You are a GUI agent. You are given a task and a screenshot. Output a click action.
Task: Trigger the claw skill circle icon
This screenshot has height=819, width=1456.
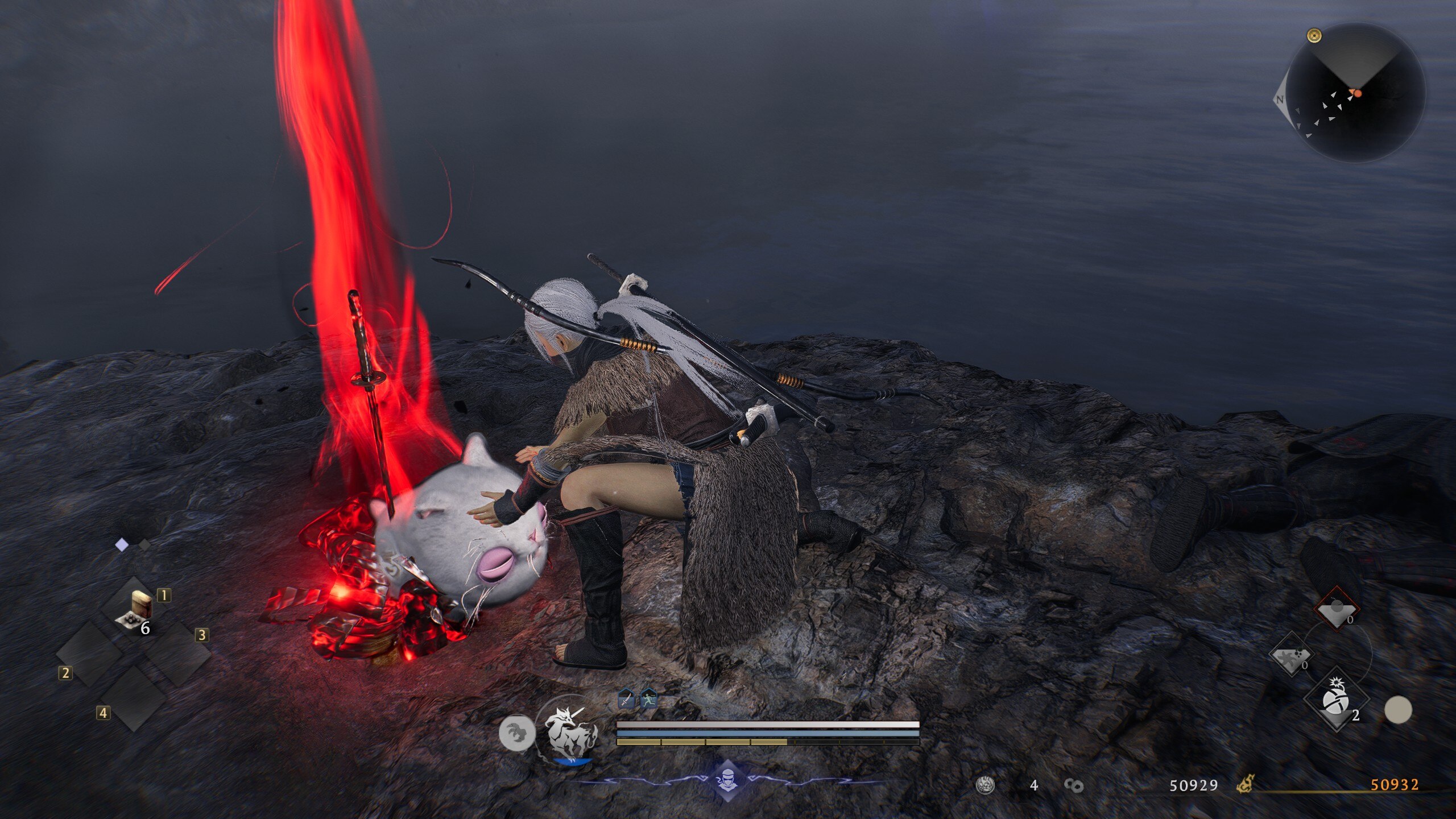point(516,734)
